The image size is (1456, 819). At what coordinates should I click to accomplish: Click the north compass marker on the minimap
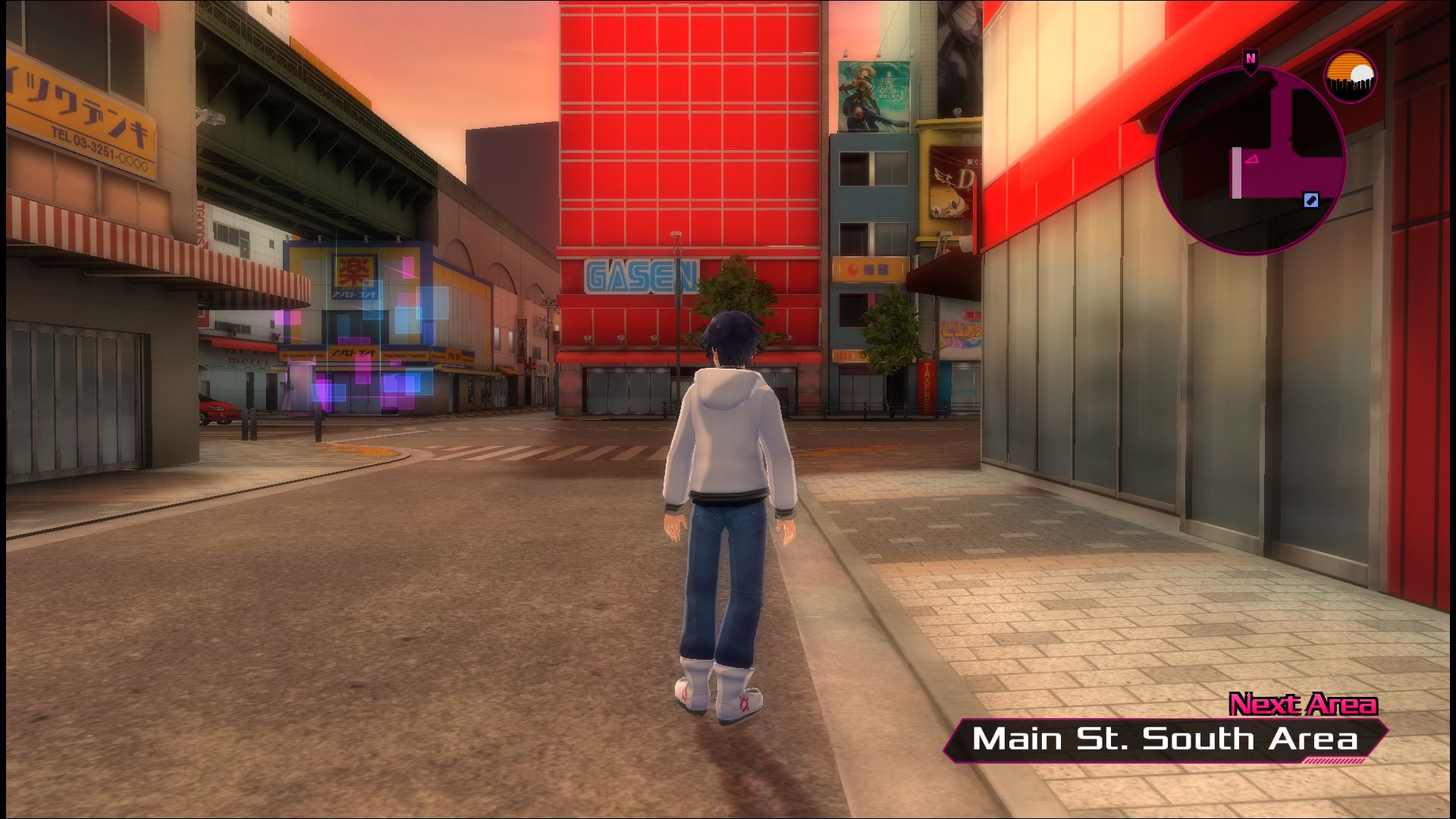(1250, 58)
